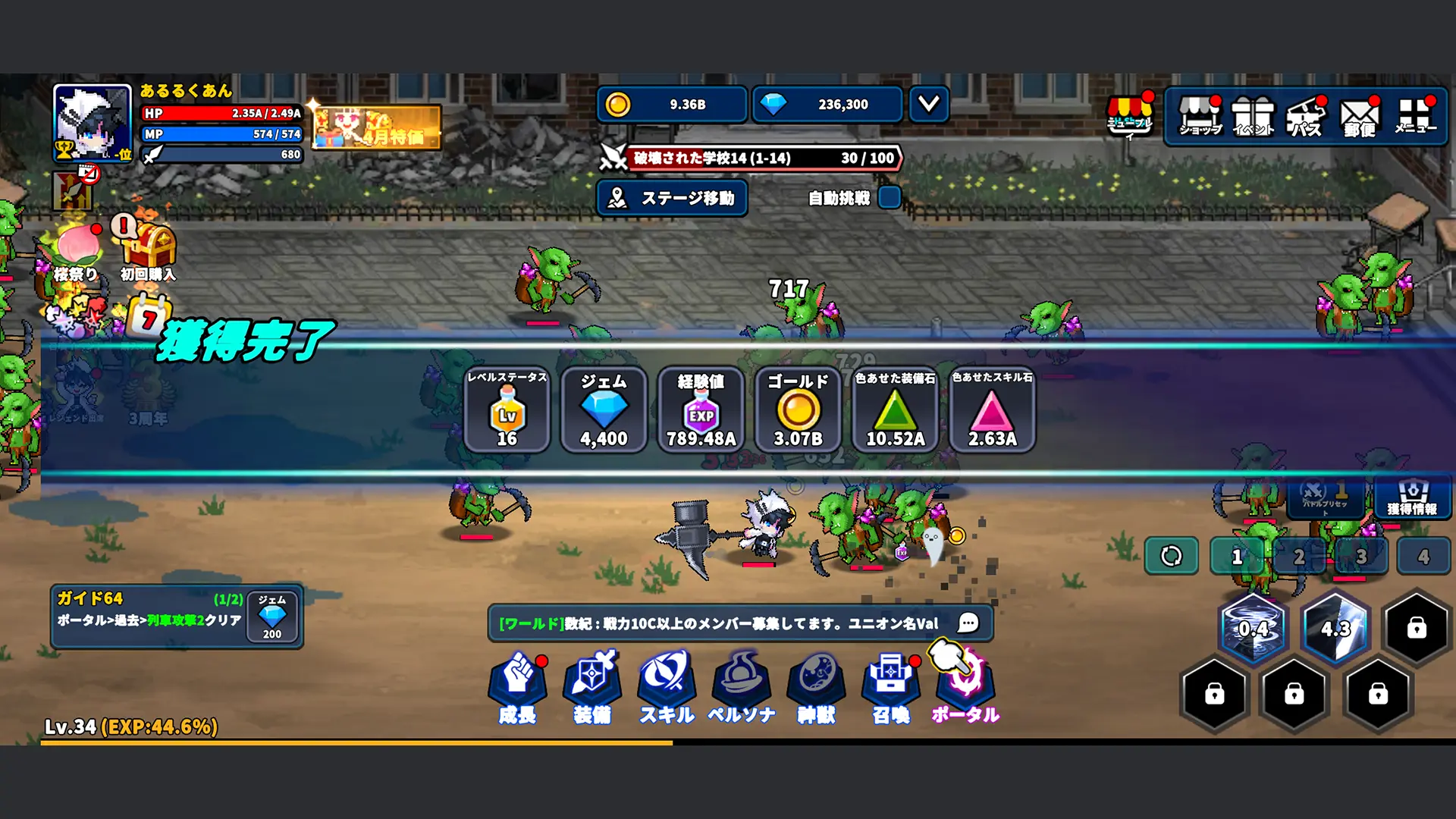Open the メニュー grid menu
The width and height of the screenshot is (1456, 819).
pyautogui.click(x=1415, y=116)
